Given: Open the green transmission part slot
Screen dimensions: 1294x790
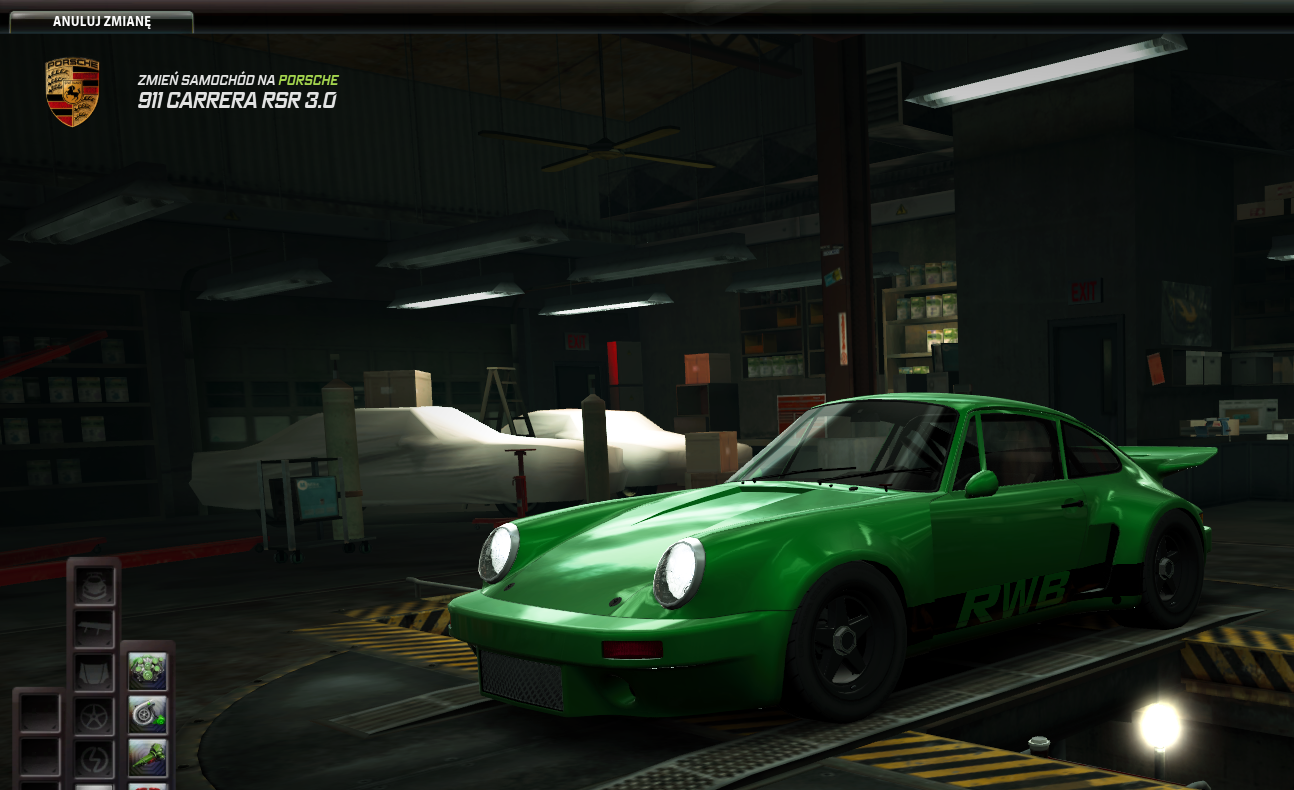Looking at the screenshot, I should [x=148, y=757].
